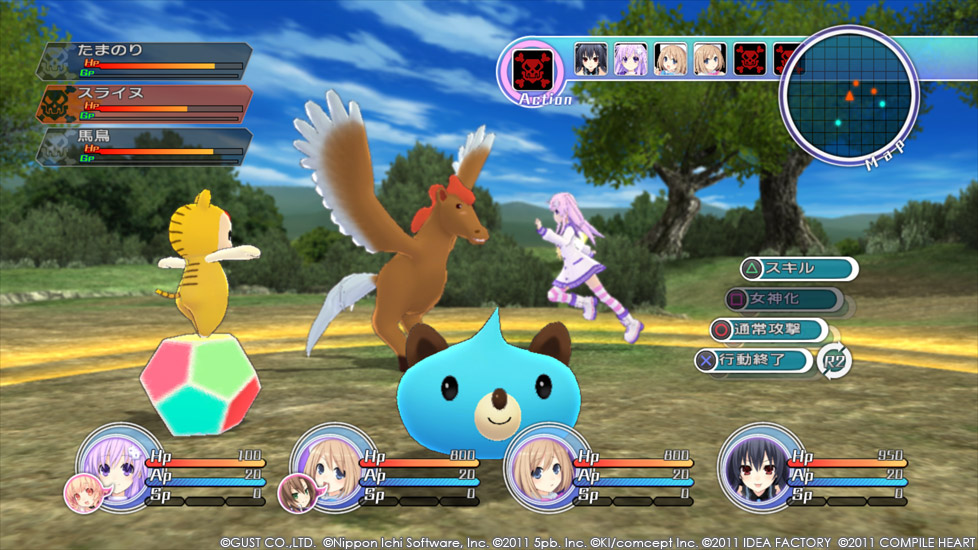Viewport: 978px width, 550px height.
Task: Choose 通常攻撃 (Normal Attack) command
Action: [768, 329]
